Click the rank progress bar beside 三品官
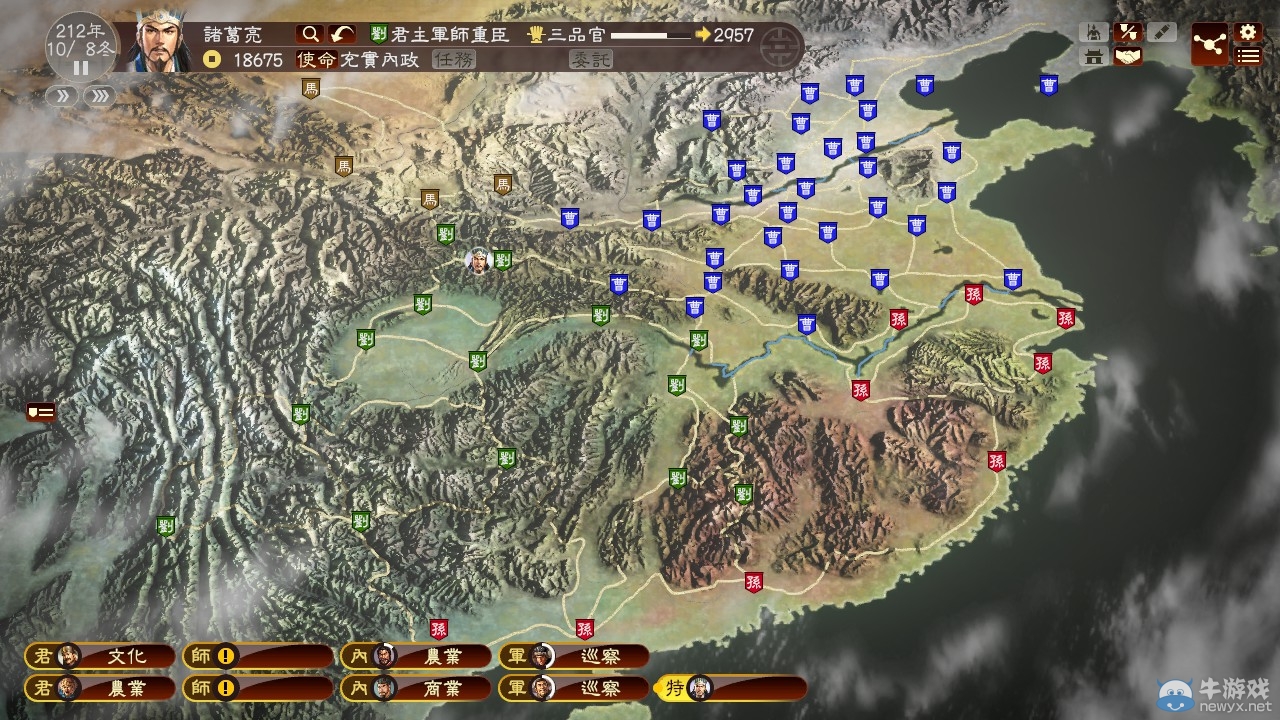1280x720 pixels. 650,33
